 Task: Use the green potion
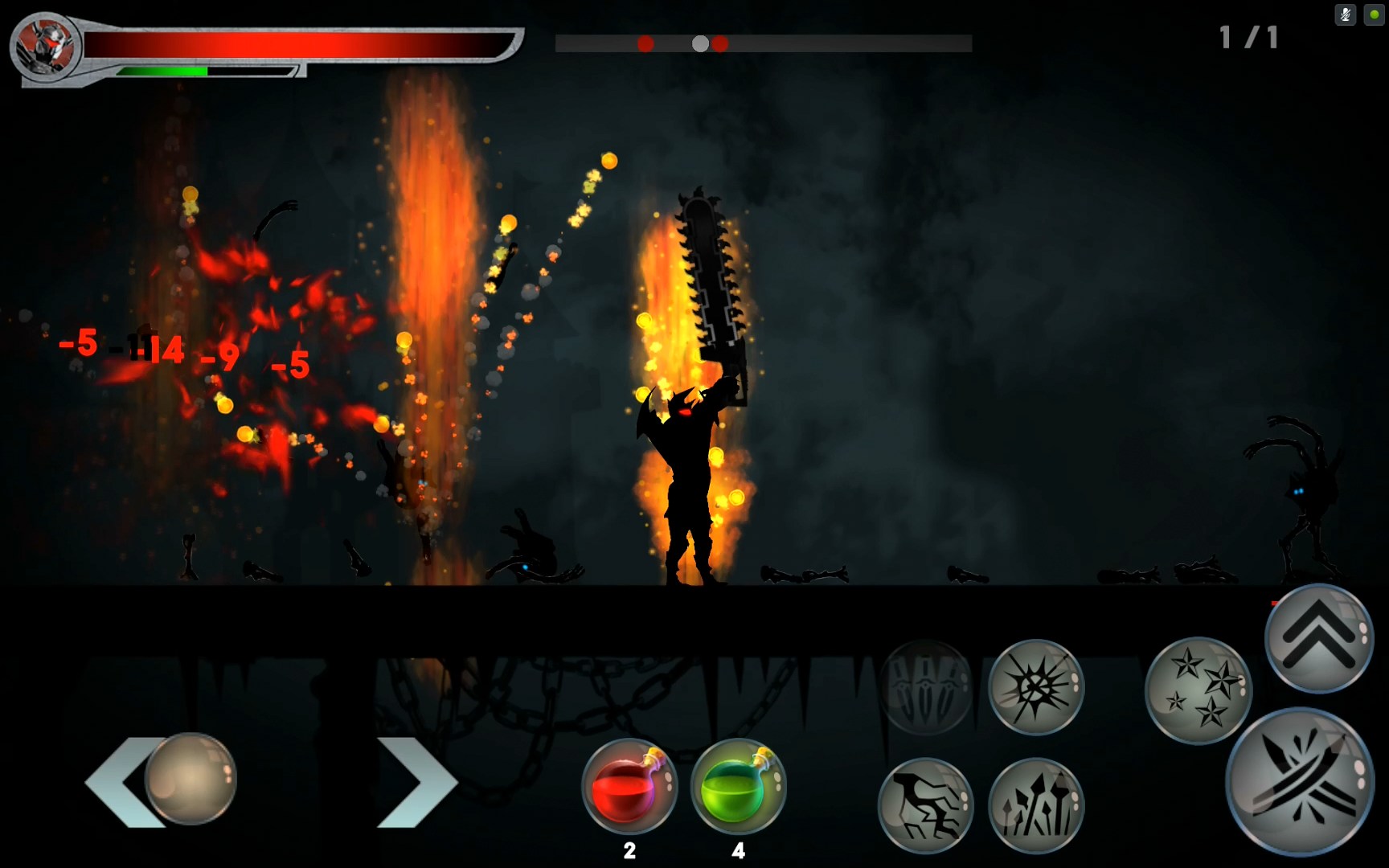(x=738, y=787)
